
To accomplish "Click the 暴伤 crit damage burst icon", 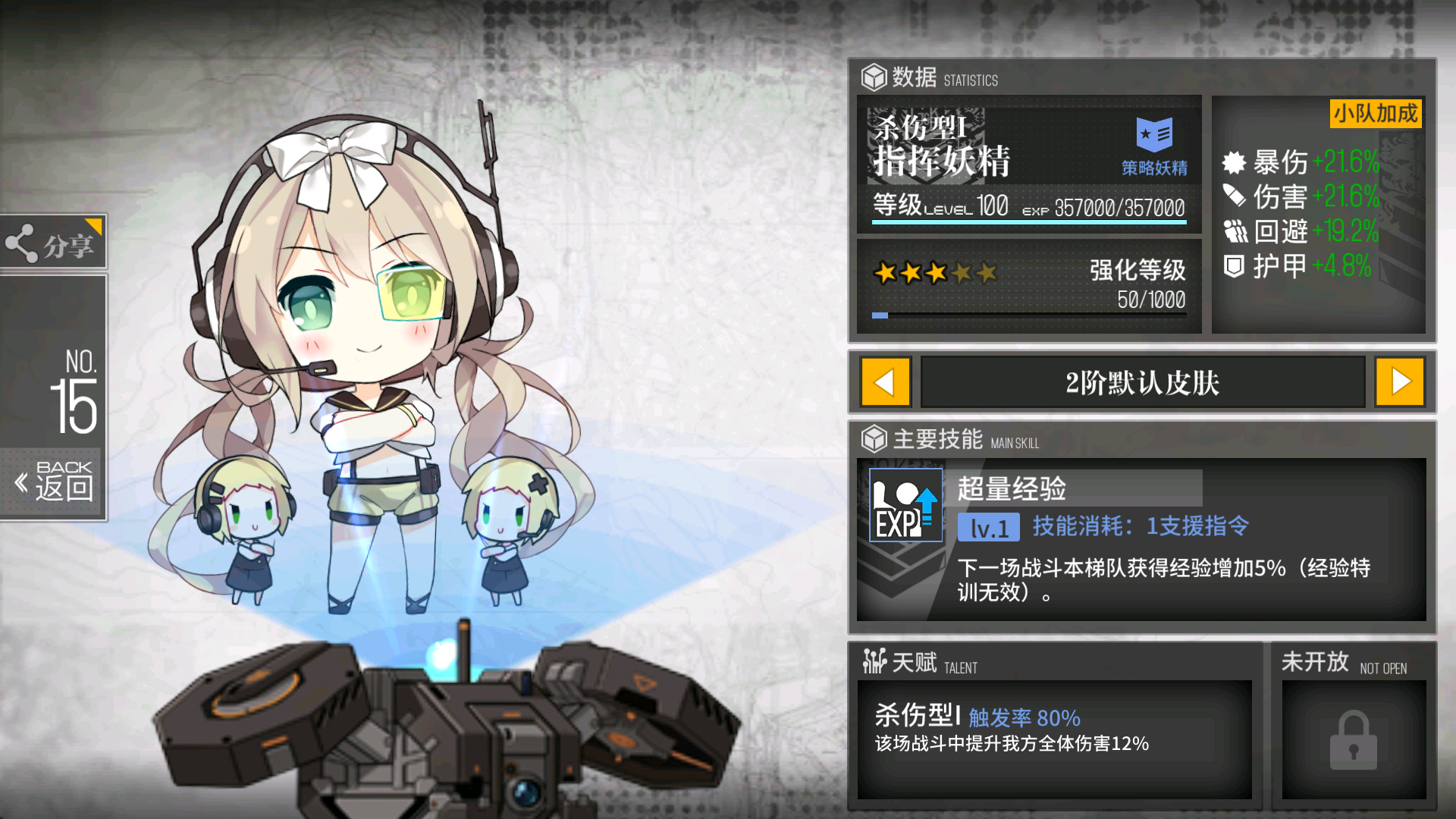I will 1236,162.
